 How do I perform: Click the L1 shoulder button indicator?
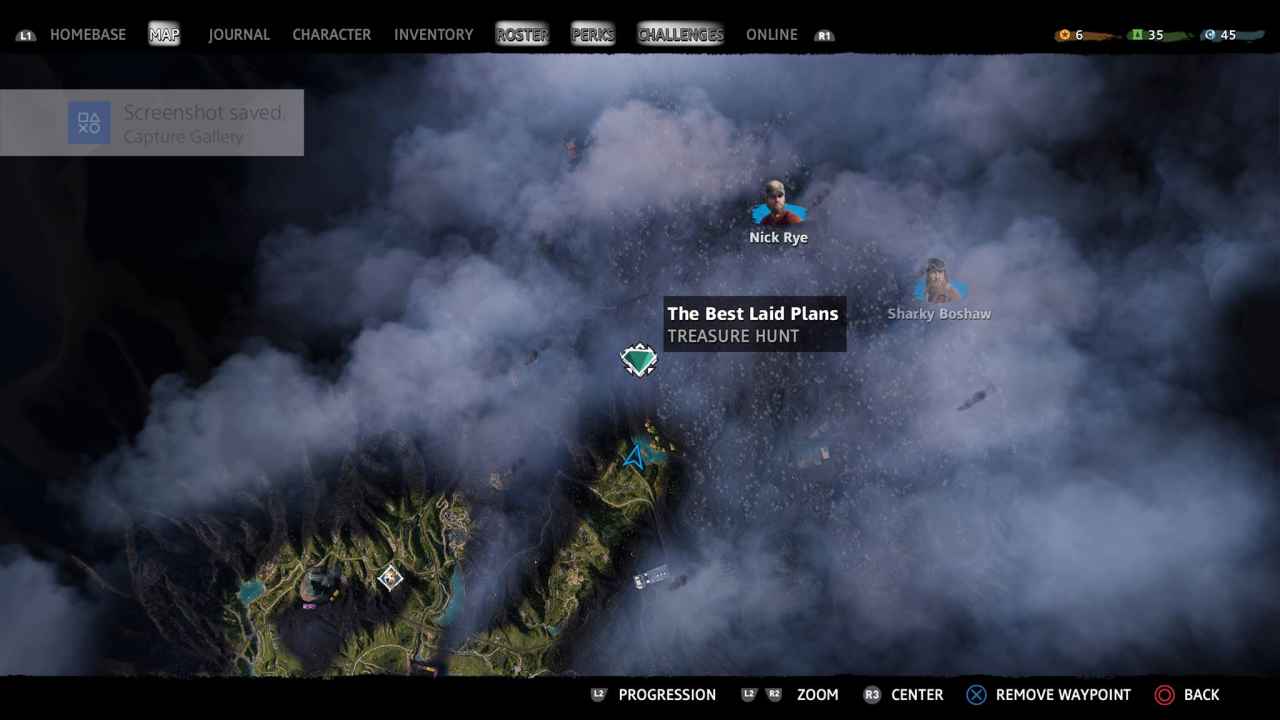tap(26, 34)
